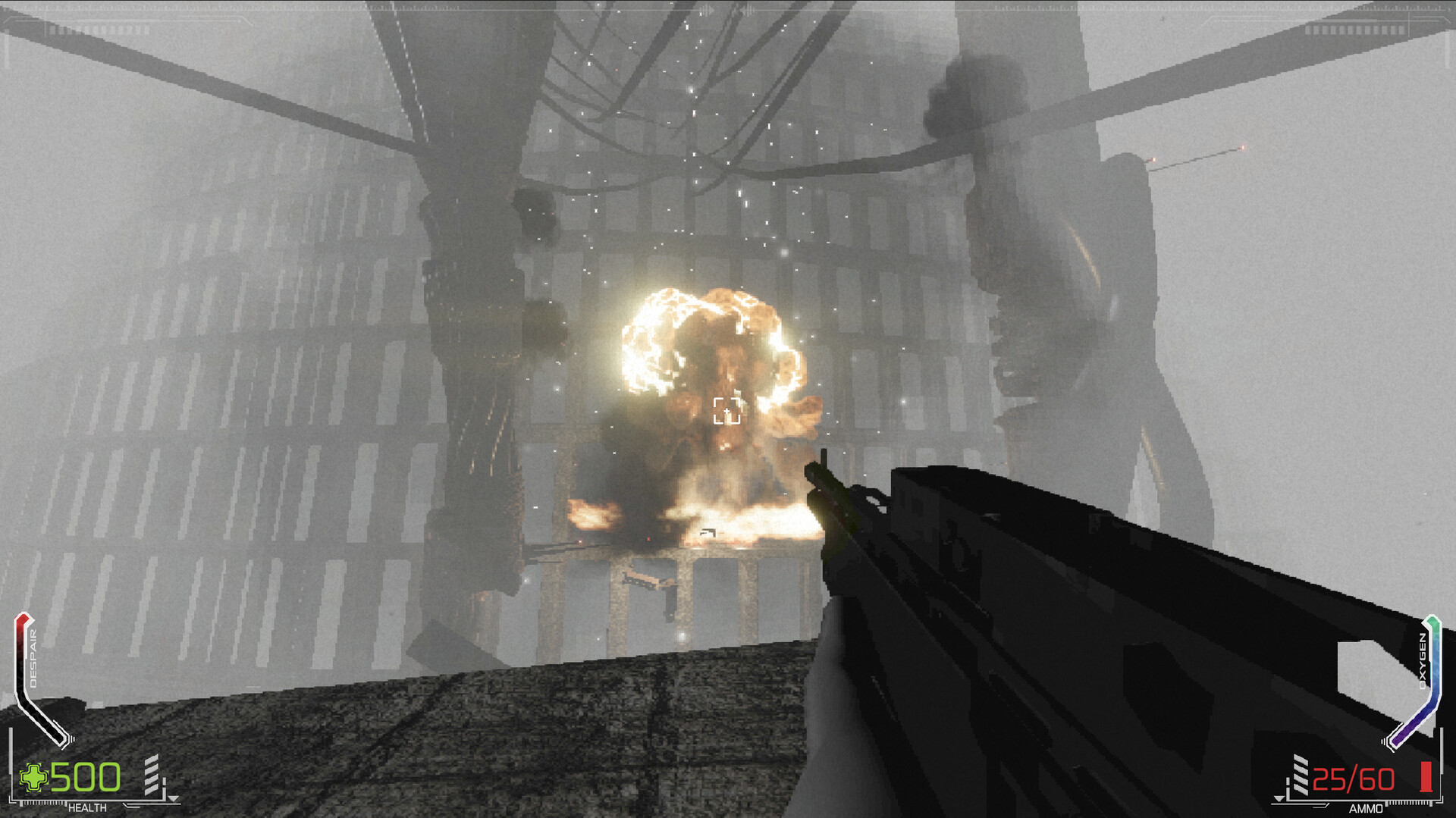This screenshot has width=1456, height=818.
Task: Click the 25/60 ammo readout
Action: (1352, 778)
